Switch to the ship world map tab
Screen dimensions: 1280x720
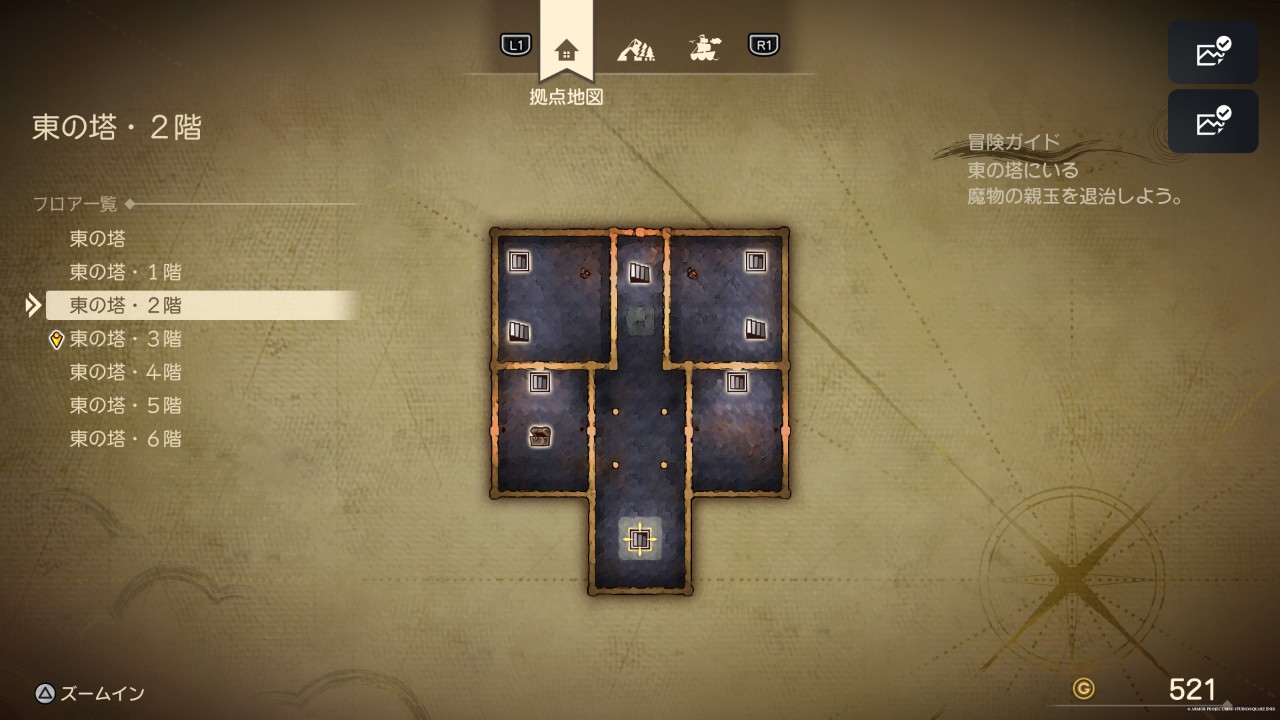click(705, 47)
